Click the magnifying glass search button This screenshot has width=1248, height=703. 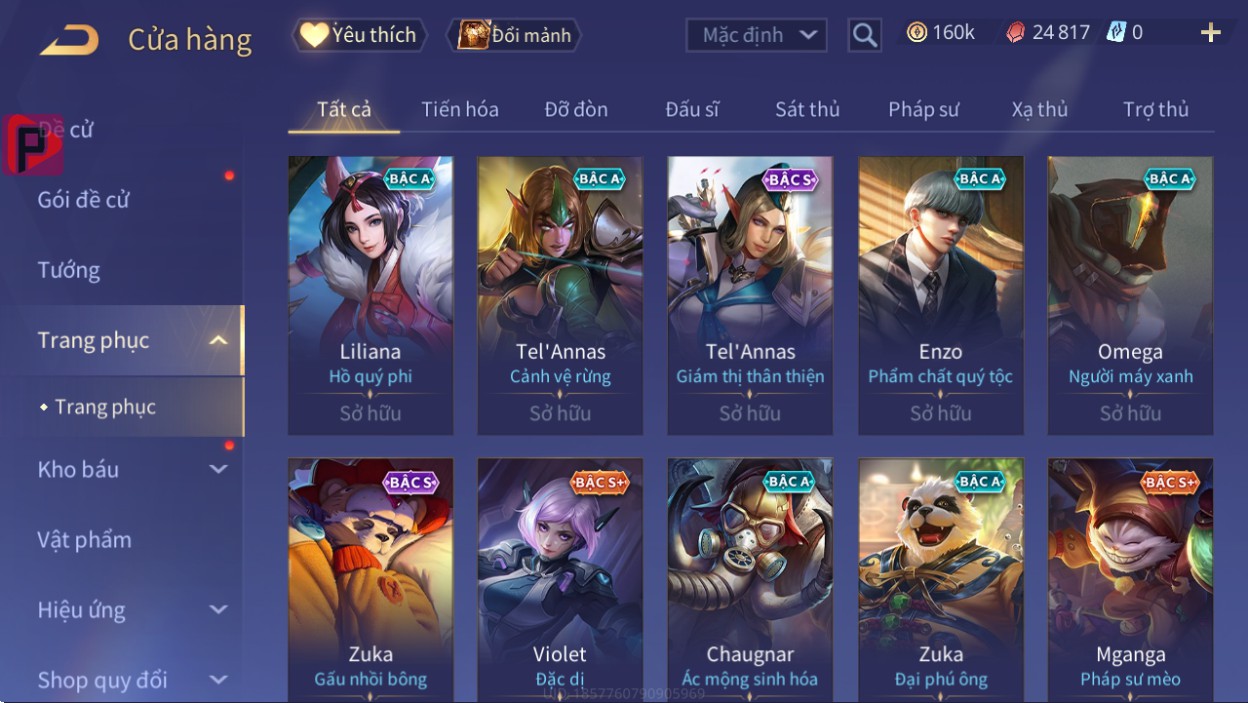tap(864, 36)
